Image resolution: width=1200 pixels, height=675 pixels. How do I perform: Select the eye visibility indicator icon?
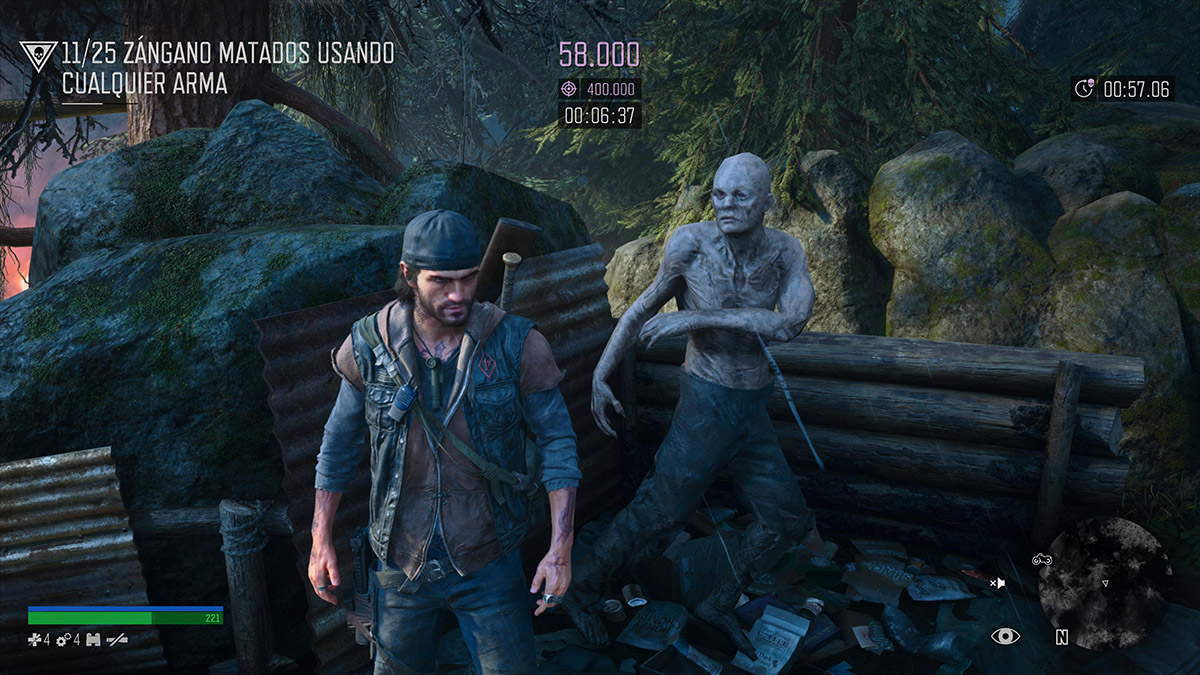coord(1004,636)
